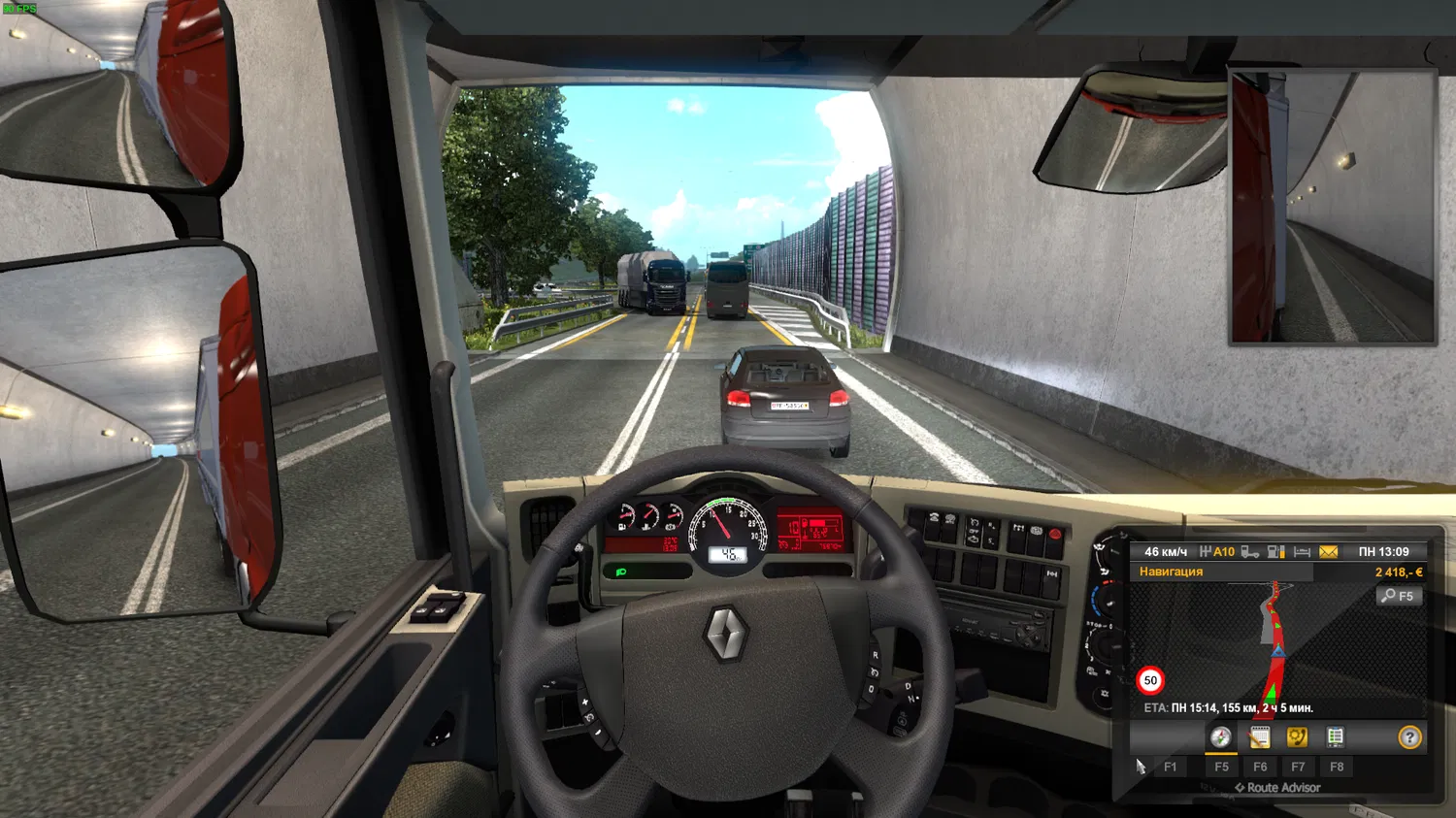Viewport: 1456px width, 818px height.
Task: Select the fuel pump status icon
Action: click(x=1276, y=552)
